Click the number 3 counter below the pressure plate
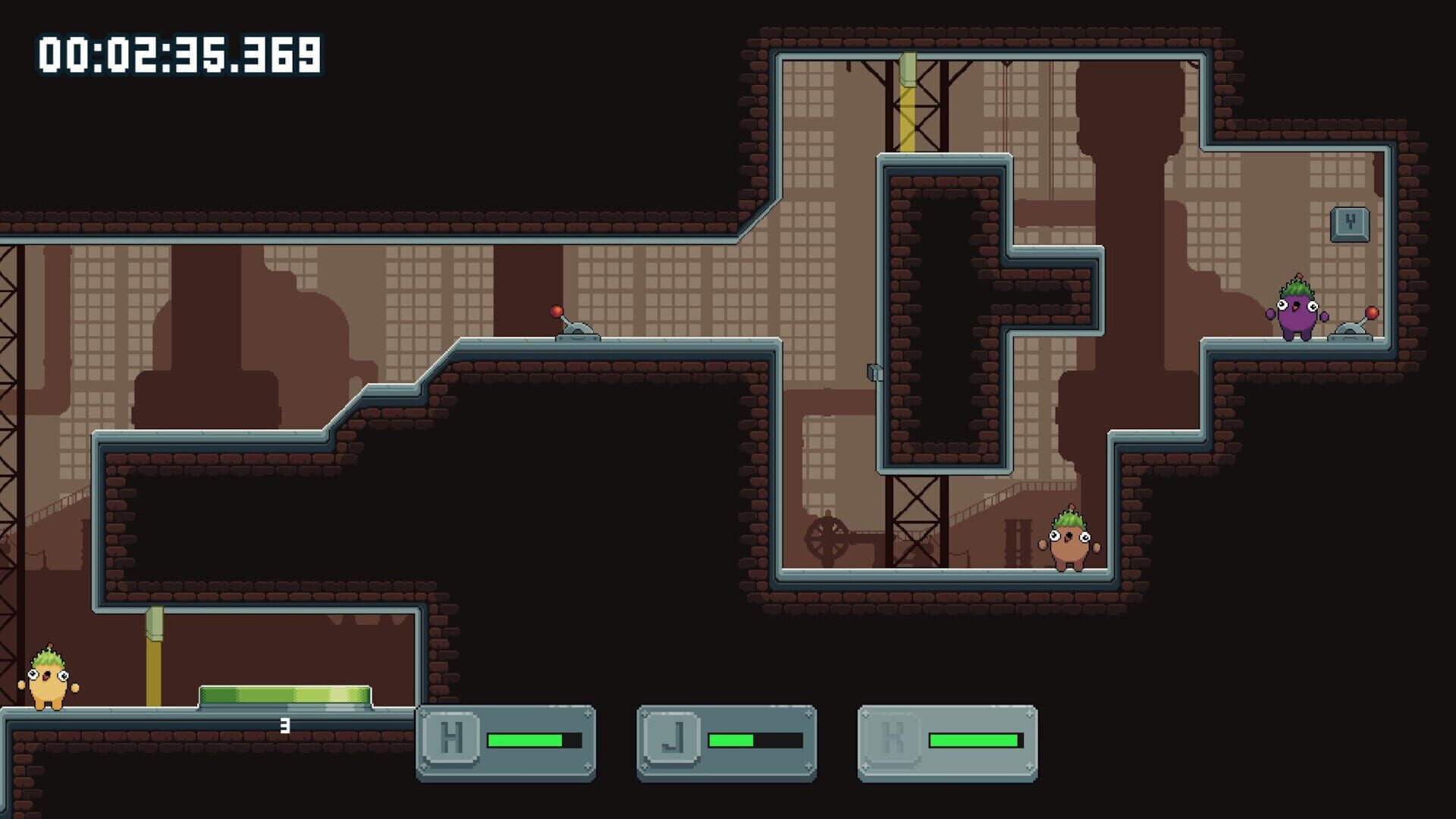 [x=284, y=724]
